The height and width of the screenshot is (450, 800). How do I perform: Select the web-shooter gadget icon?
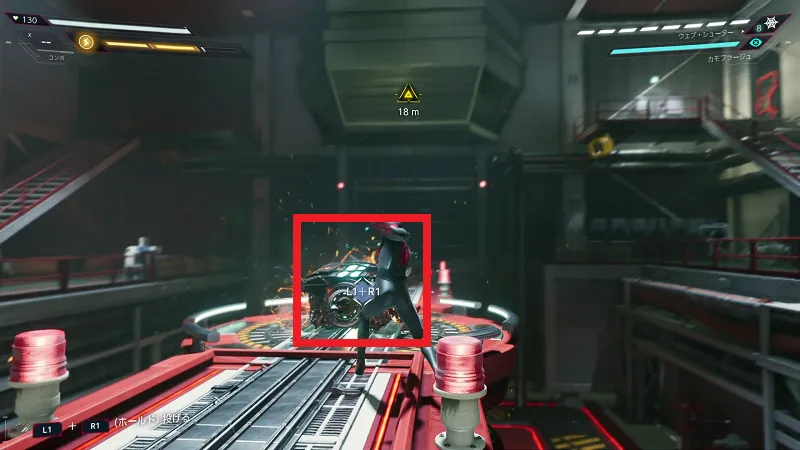(773, 23)
